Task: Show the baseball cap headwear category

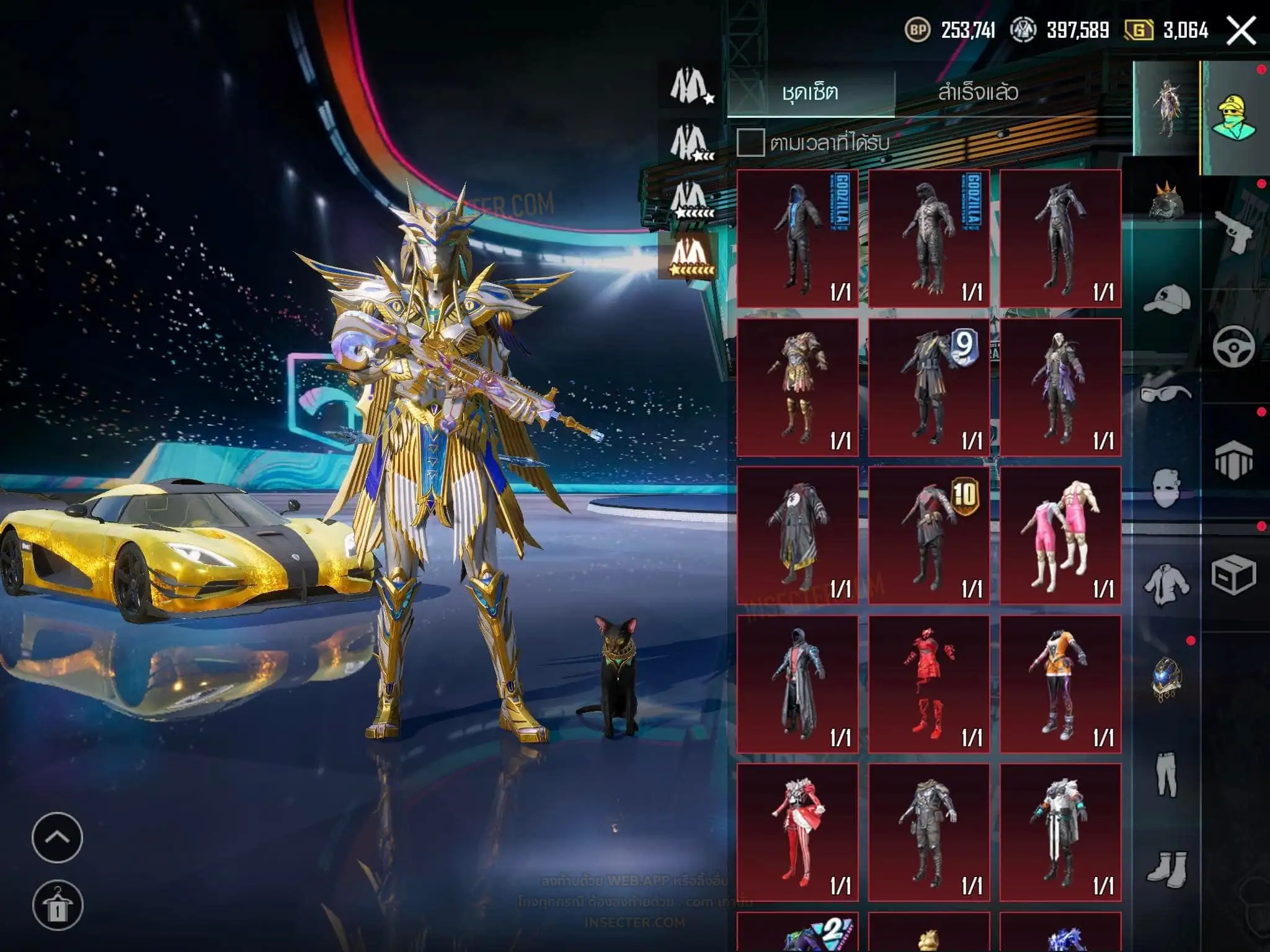Action: click(1166, 300)
